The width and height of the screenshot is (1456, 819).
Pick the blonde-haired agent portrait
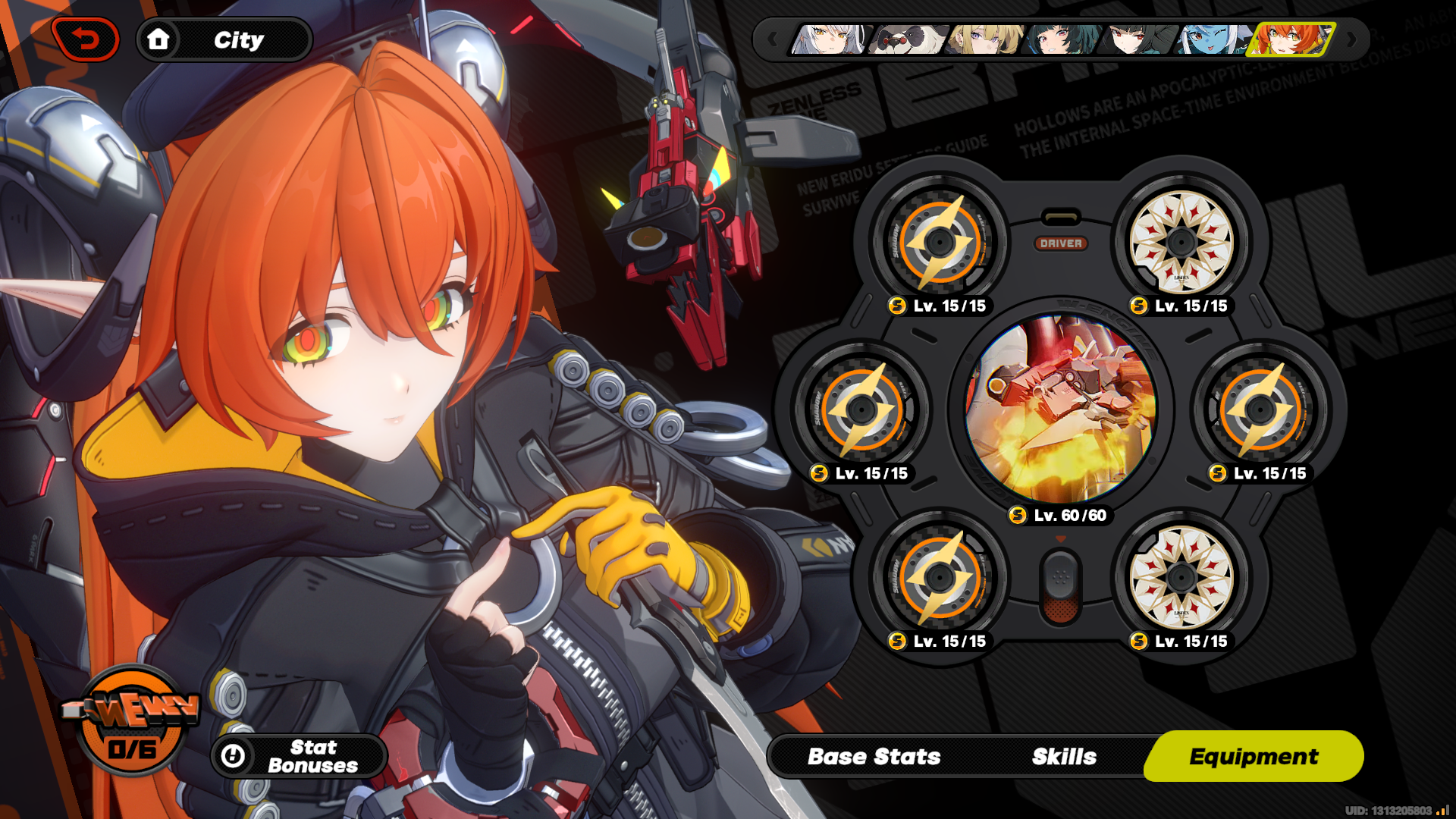(x=984, y=39)
